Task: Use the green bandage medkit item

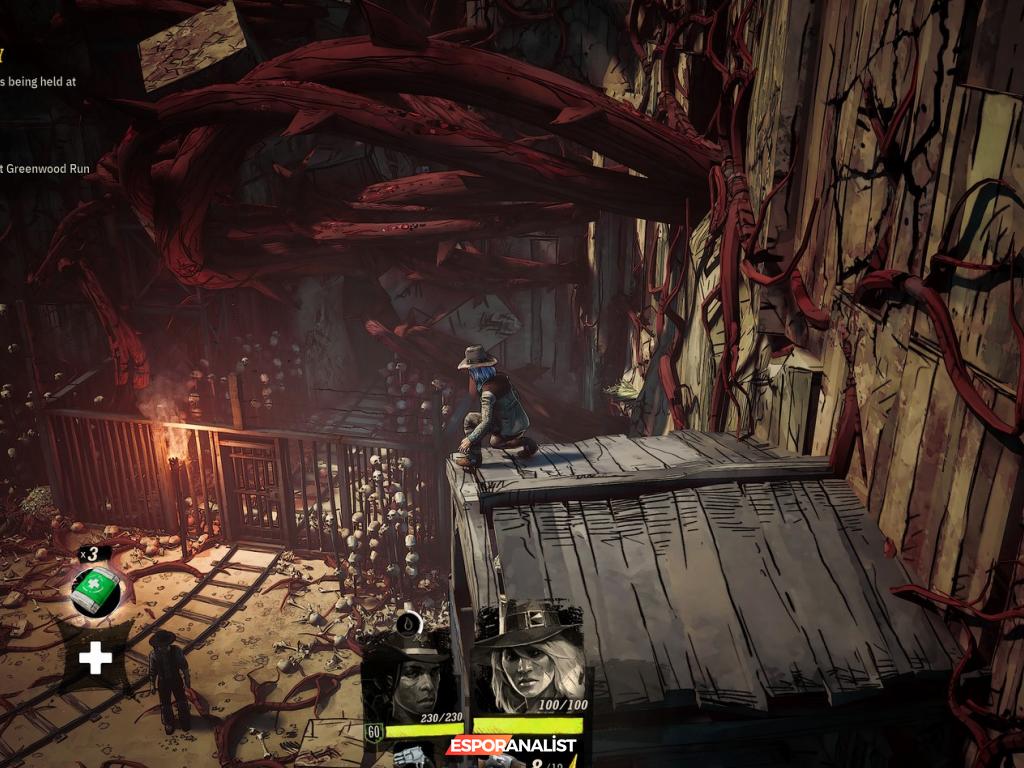Action: 96,591
